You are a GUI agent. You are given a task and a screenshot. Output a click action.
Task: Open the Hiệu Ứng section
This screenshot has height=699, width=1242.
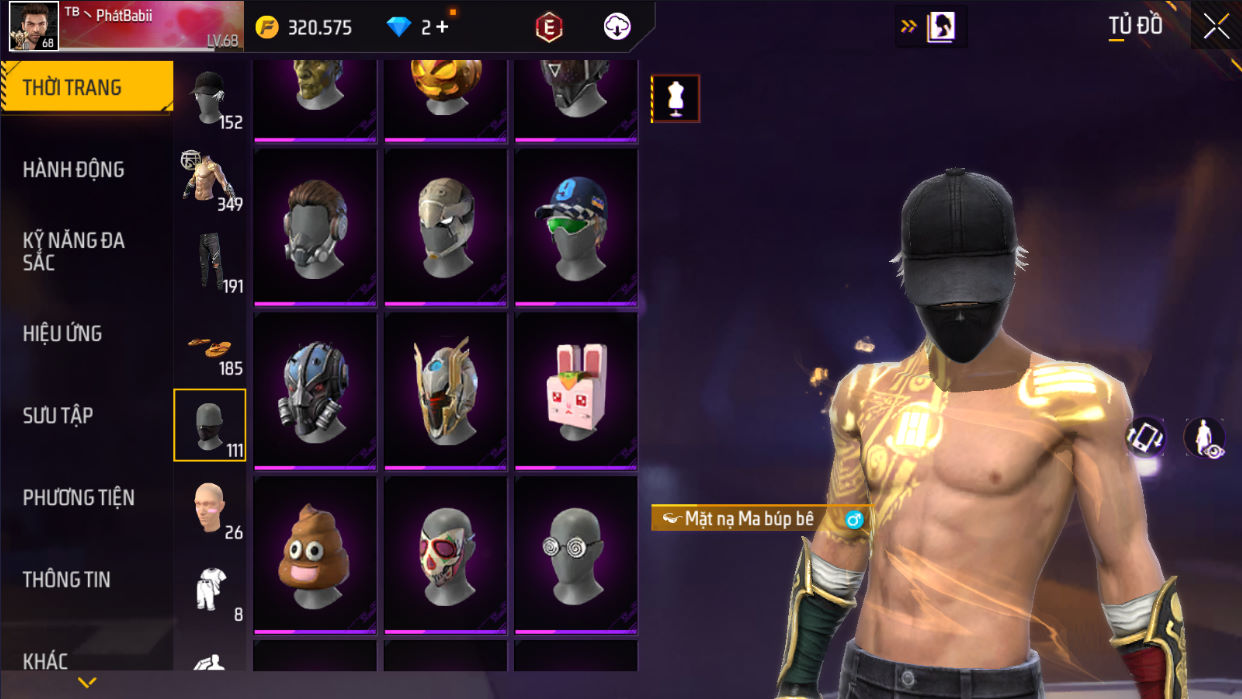click(63, 334)
